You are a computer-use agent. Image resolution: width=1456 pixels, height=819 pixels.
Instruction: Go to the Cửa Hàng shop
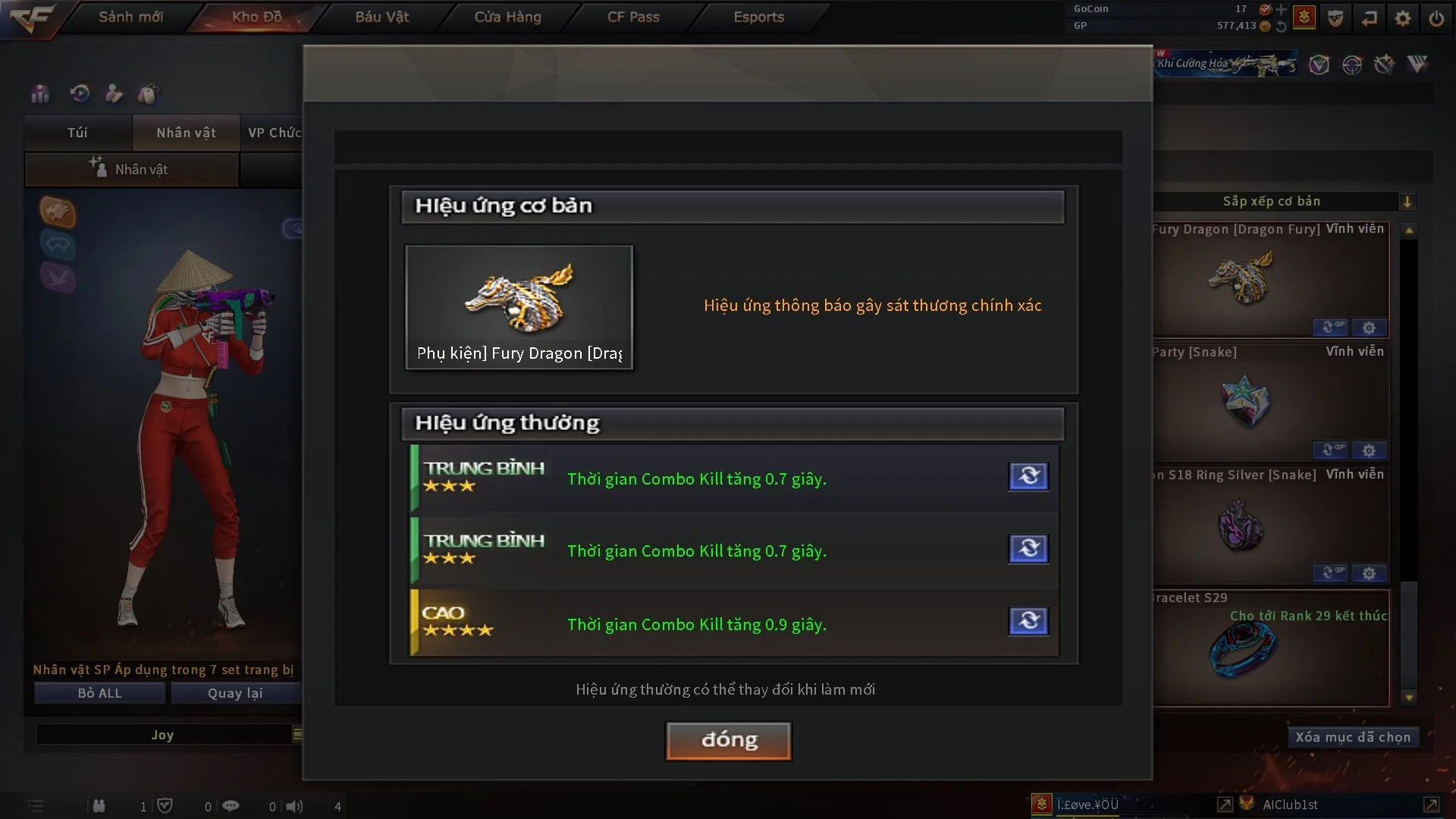coord(507,17)
